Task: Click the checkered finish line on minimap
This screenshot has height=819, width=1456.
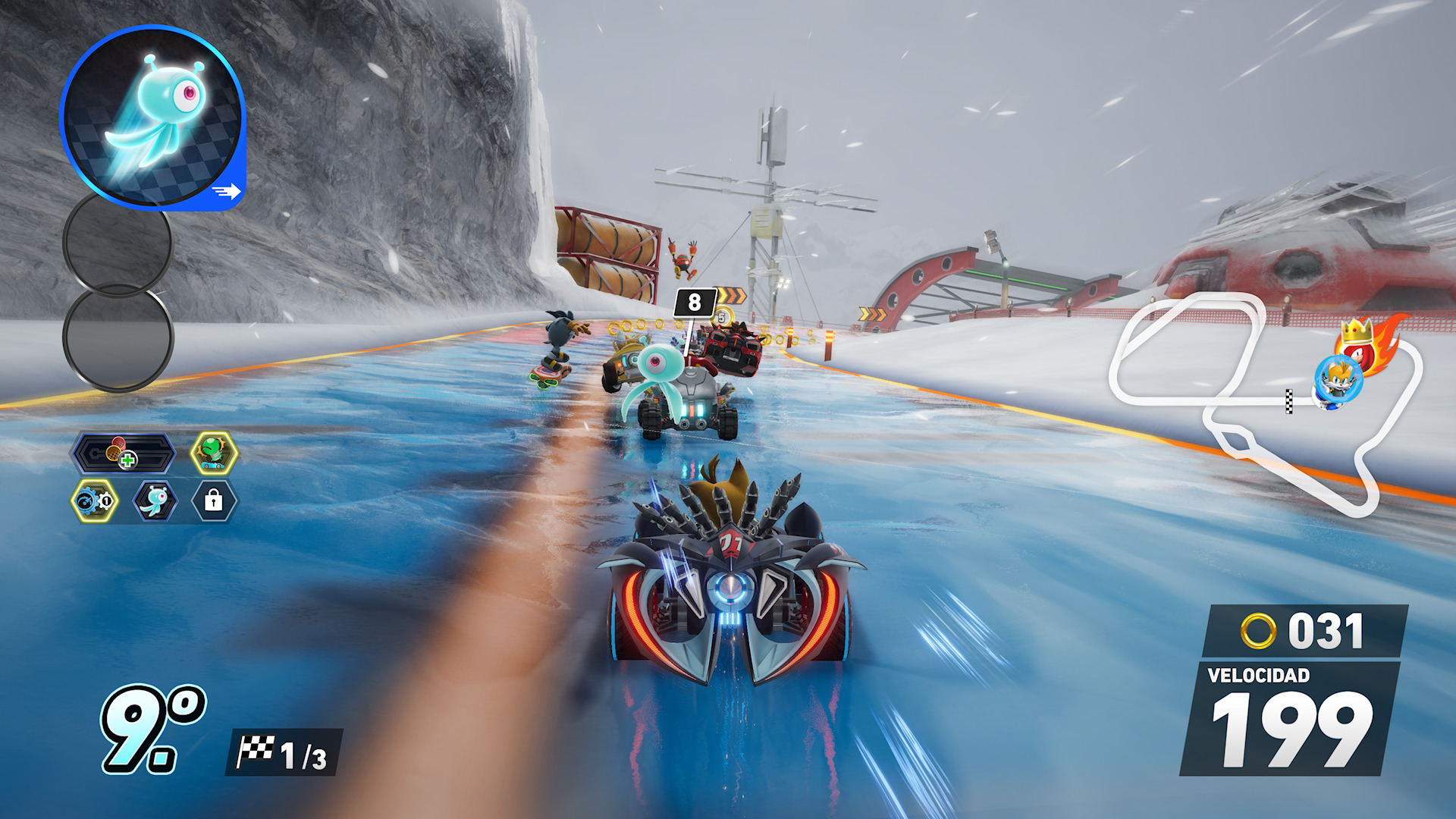Action: click(1289, 401)
